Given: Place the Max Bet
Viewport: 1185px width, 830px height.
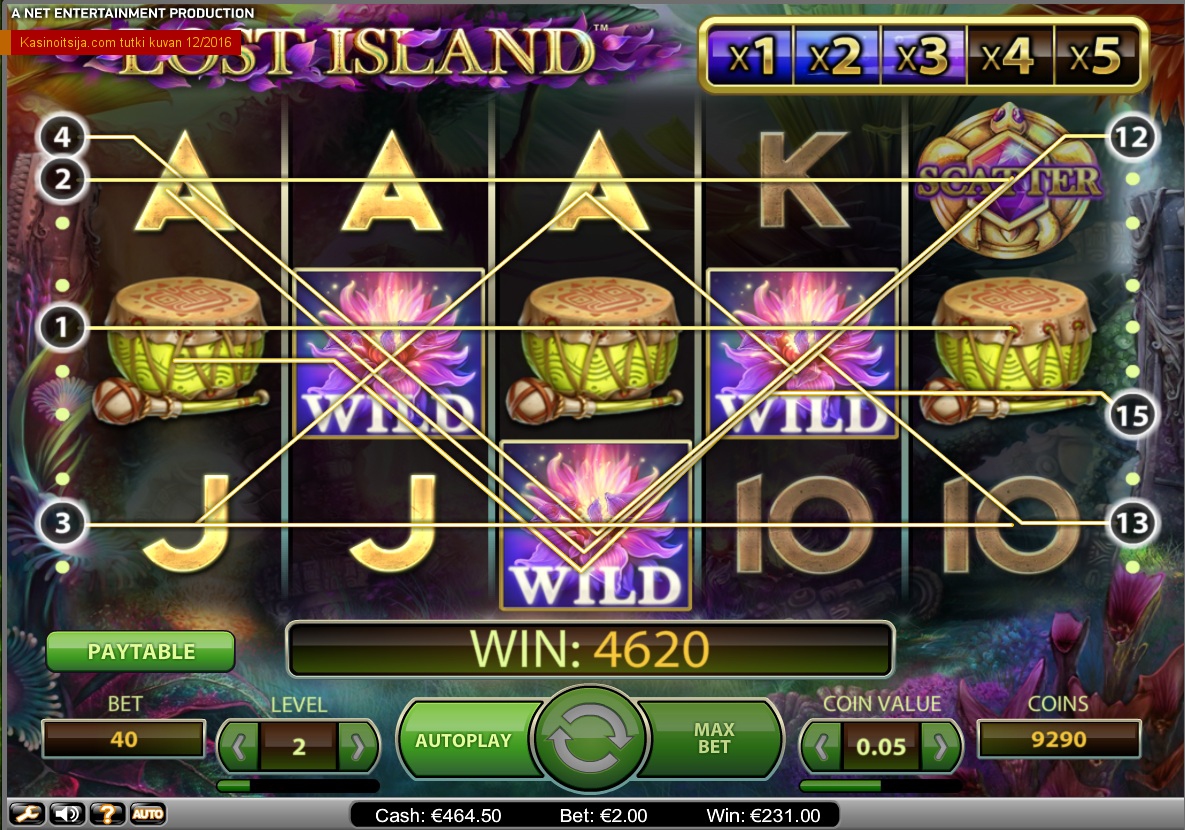Looking at the screenshot, I should pos(714,740).
